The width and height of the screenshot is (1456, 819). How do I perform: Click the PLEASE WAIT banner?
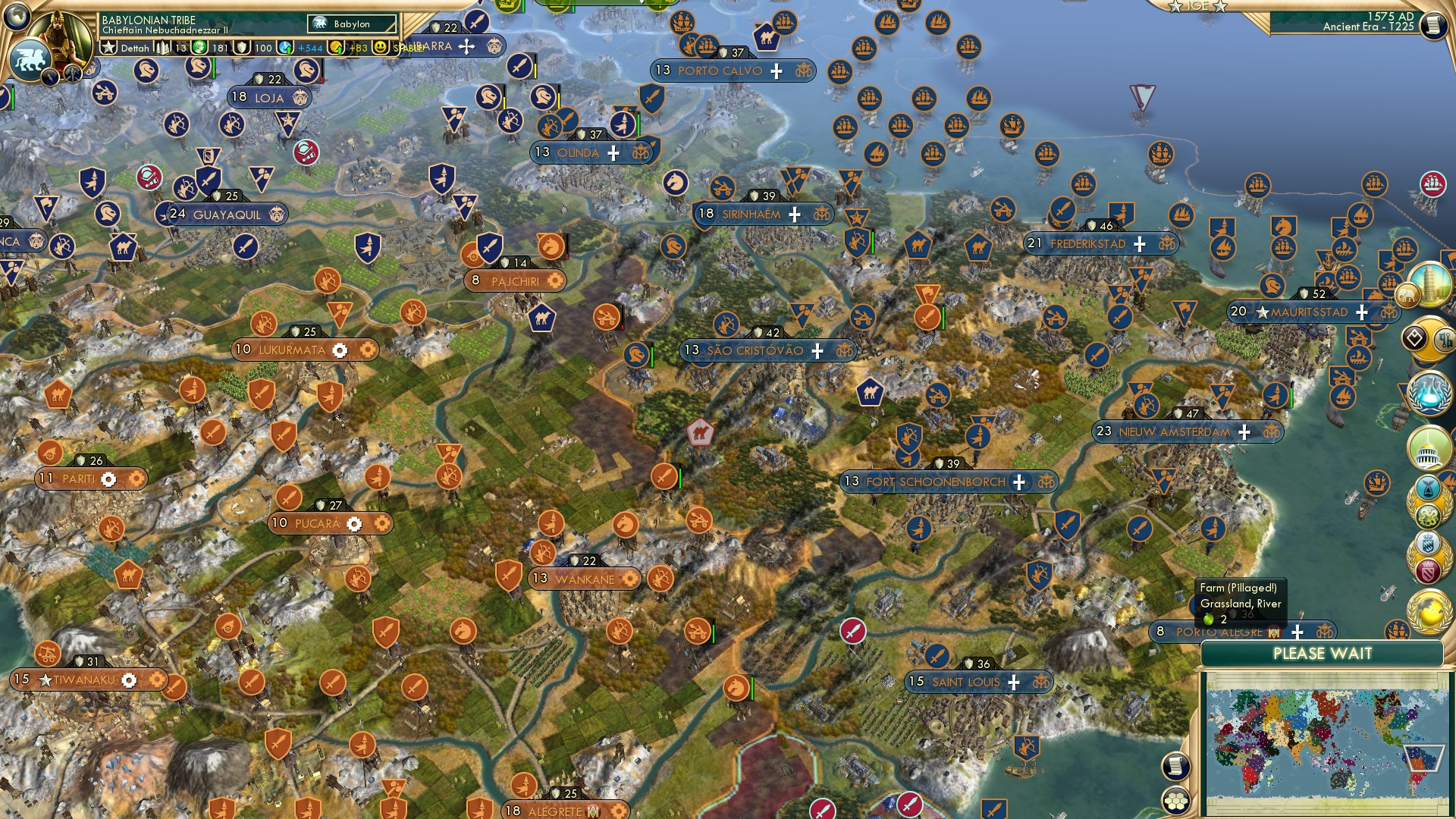pyautogui.click(x=1323, y=654)
